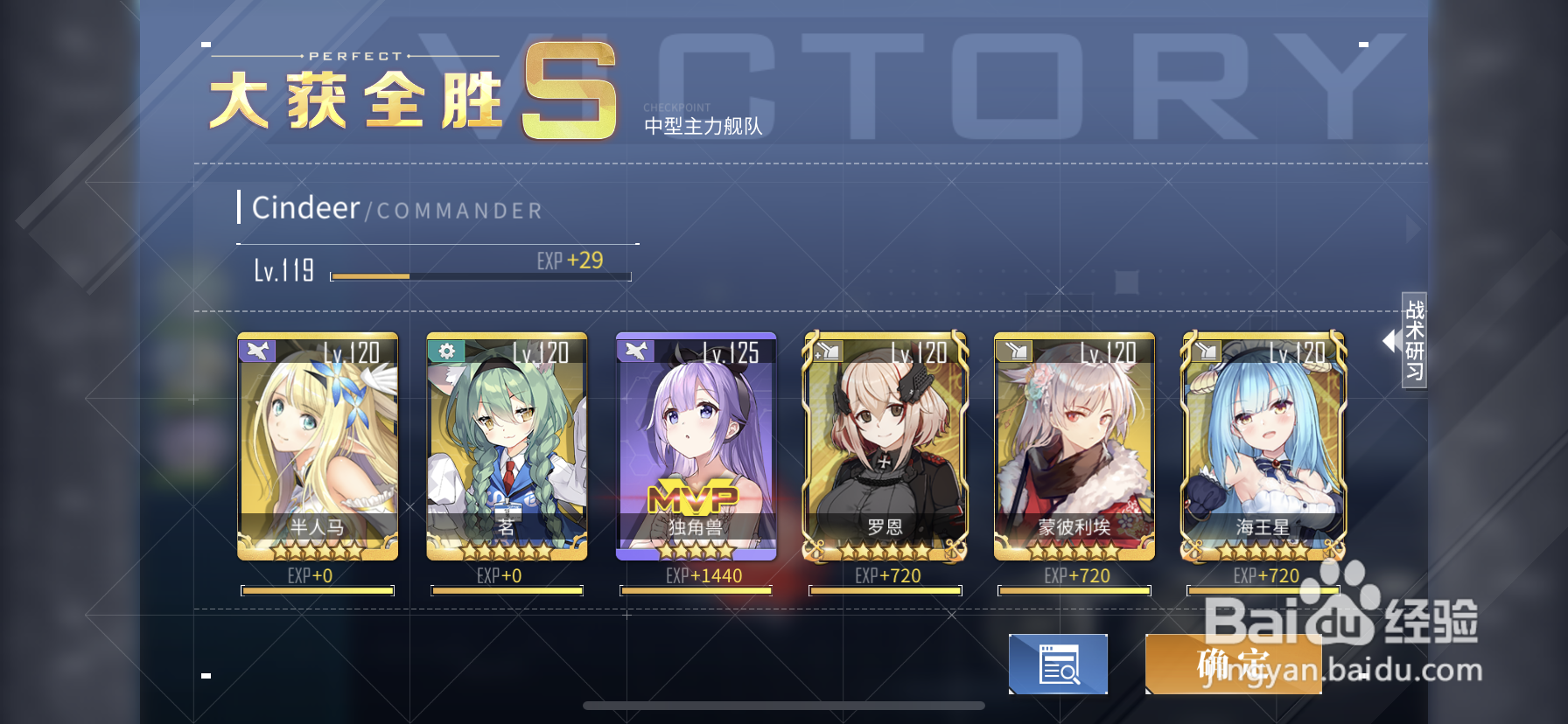Click the aircraft icon on 独角兽's MVP card
Screen dimensions: 1568x724
click(x=636, y=350)
